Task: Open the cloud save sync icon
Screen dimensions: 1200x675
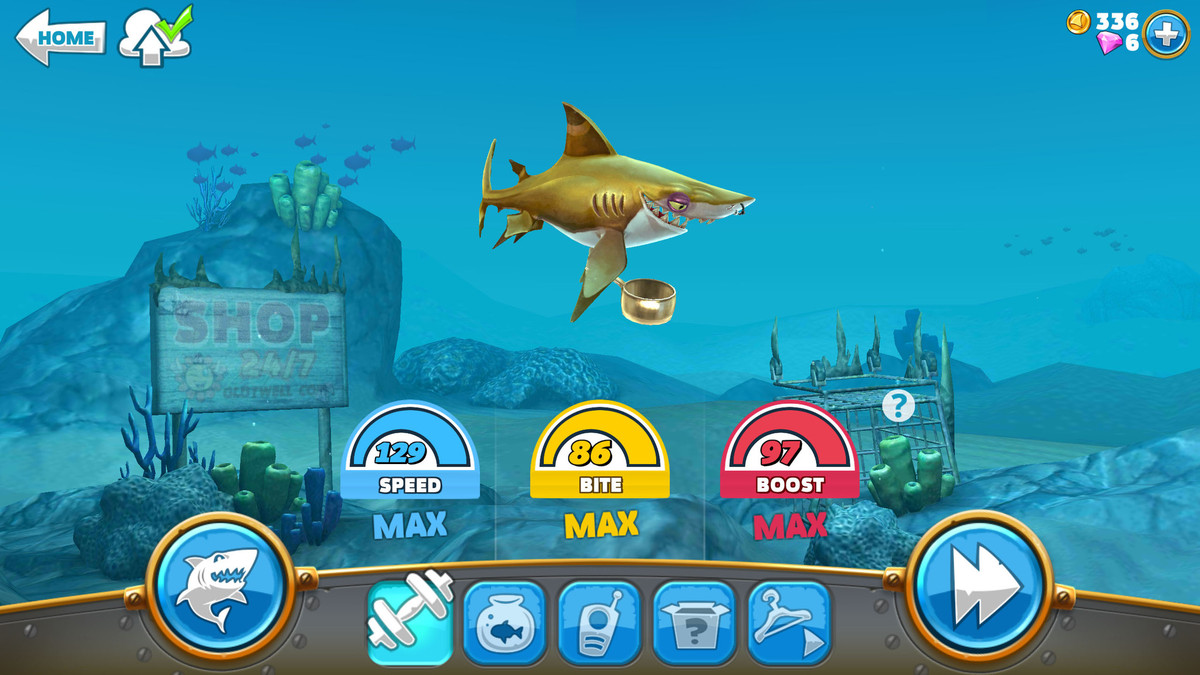Action: (154, 37)
